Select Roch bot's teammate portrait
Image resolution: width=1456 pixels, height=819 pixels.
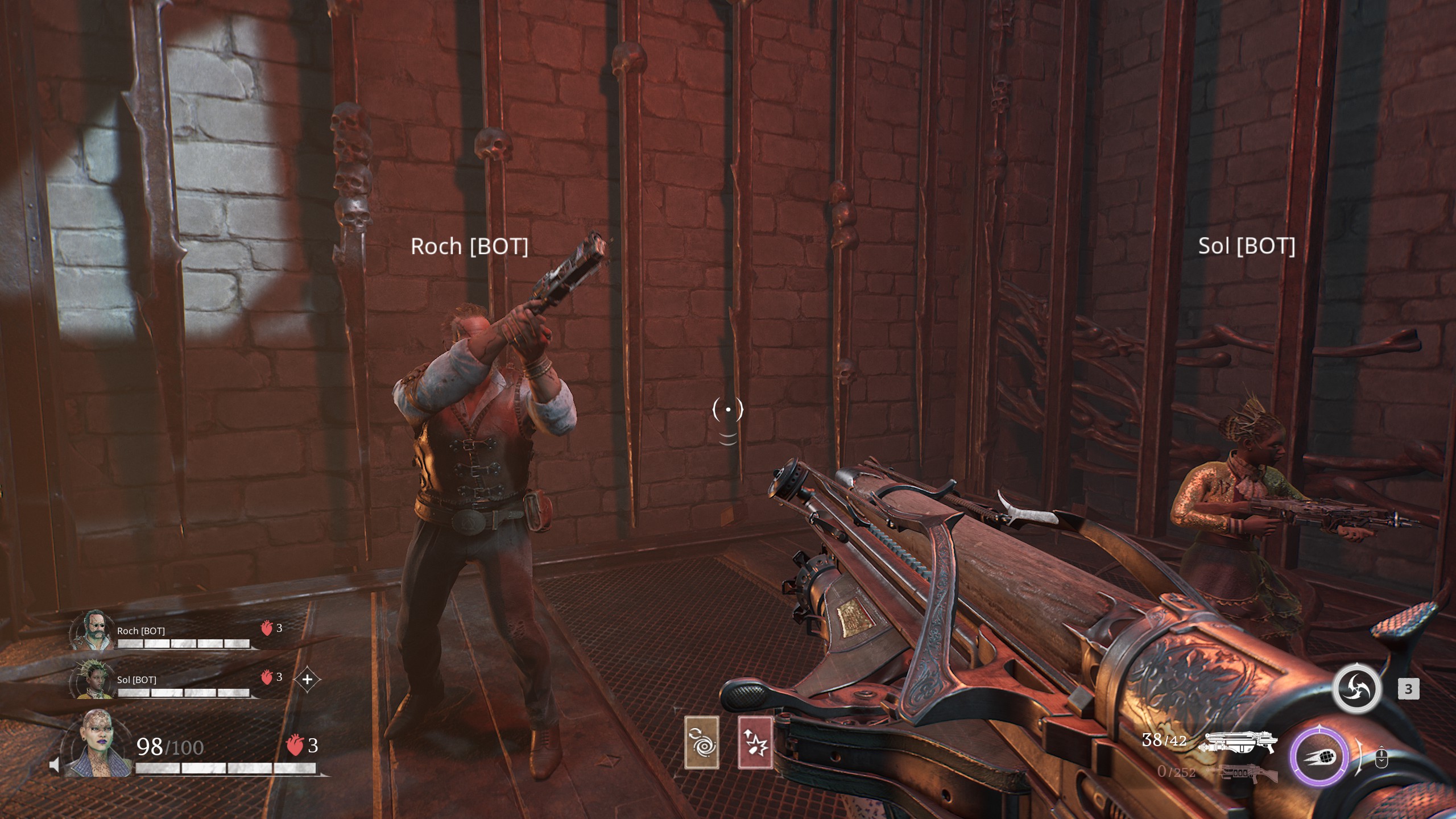92,630
